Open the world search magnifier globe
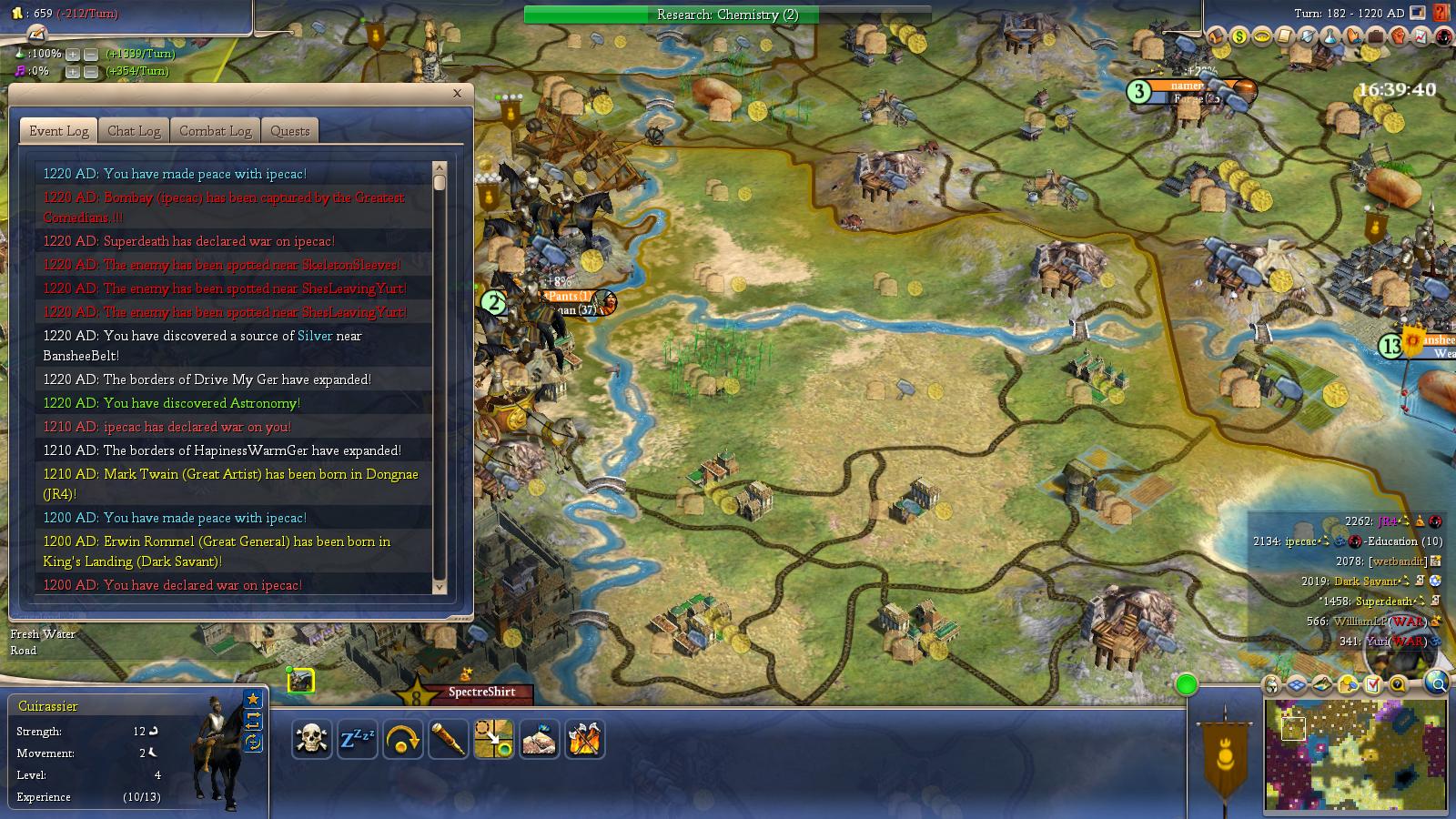Screen dimensions: 1456x819 coord(1438,683)
